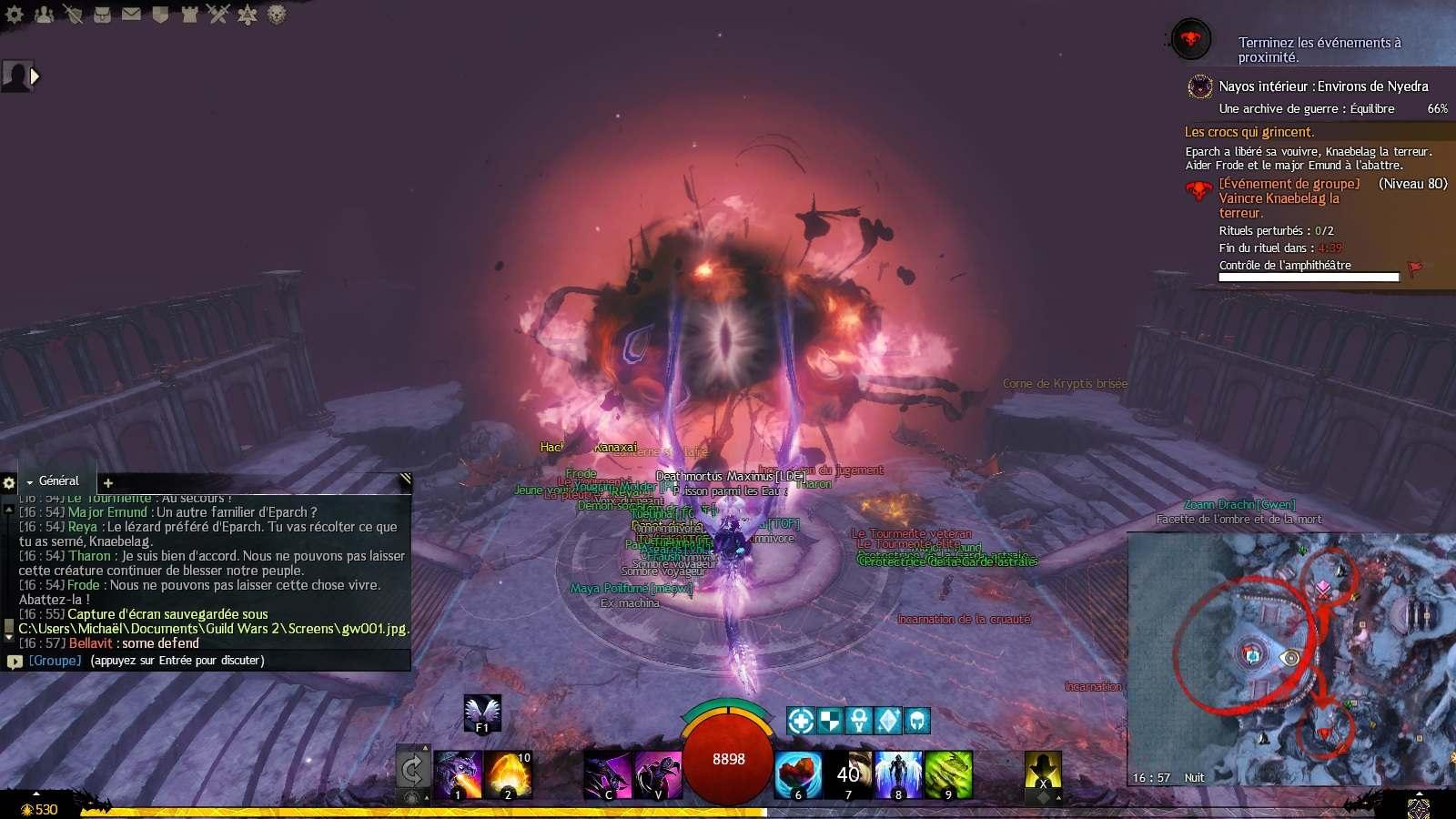
Task: Open the hero panel sword-and-shield icon
Action: coord(74,14)
